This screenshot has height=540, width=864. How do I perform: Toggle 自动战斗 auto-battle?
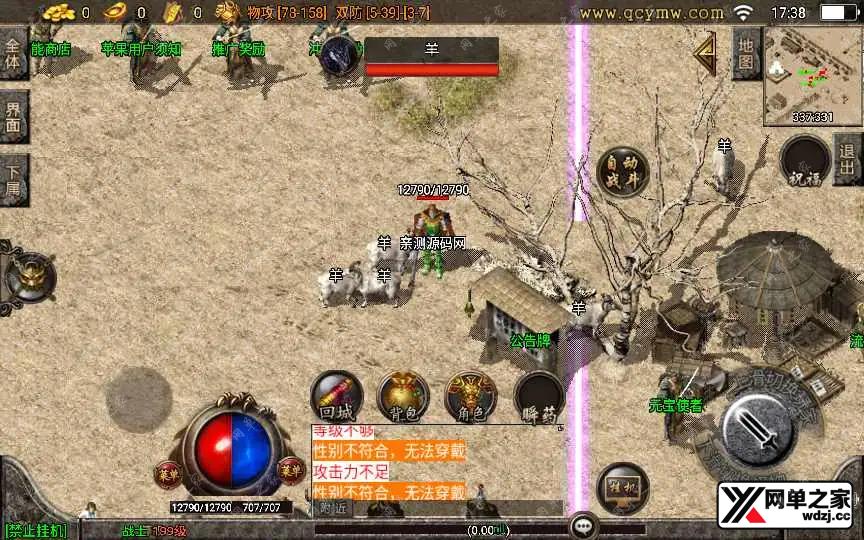[622, 173]
